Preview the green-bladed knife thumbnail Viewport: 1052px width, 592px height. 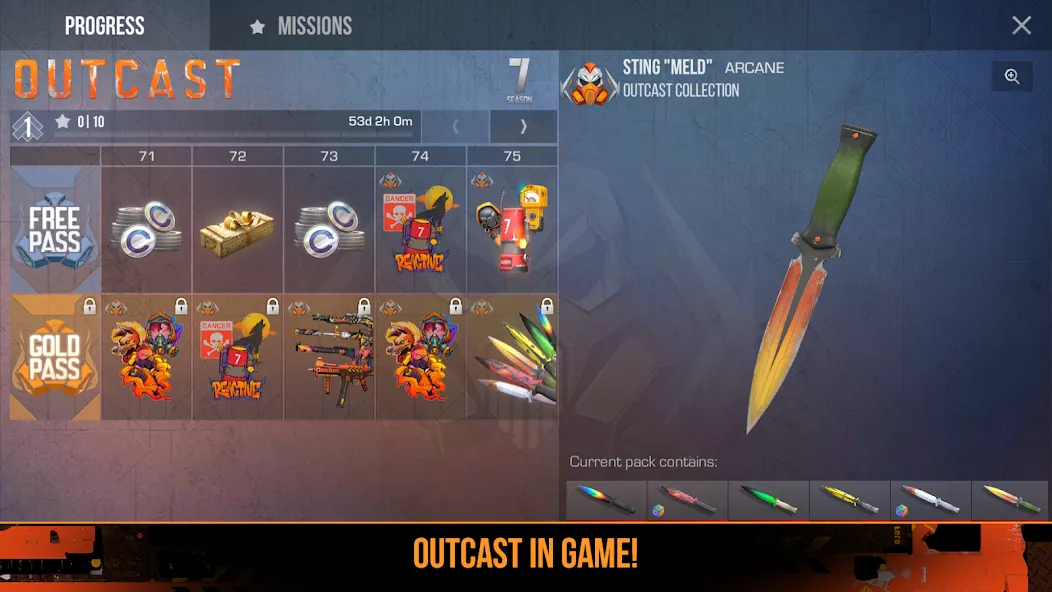point(768,500)
